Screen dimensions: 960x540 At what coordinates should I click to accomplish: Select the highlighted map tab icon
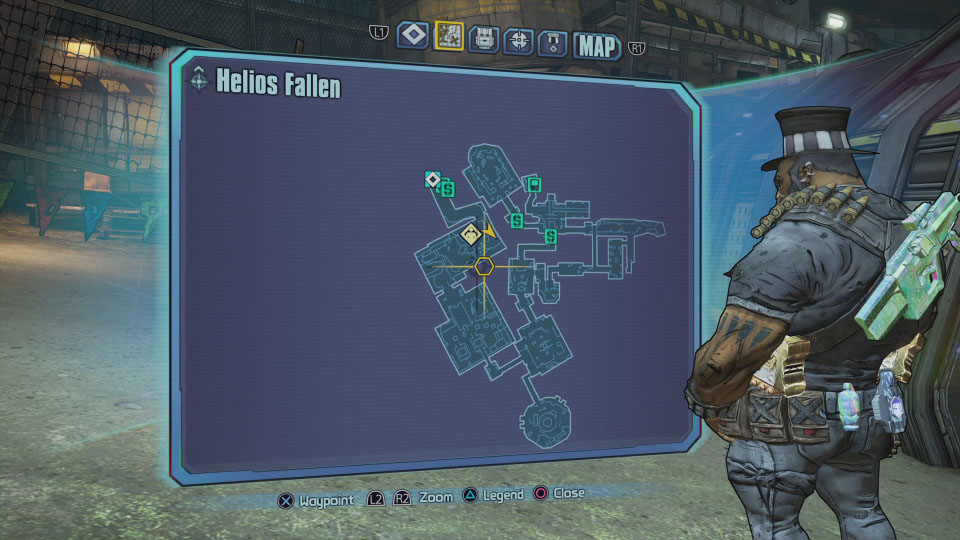click(449, 36)
